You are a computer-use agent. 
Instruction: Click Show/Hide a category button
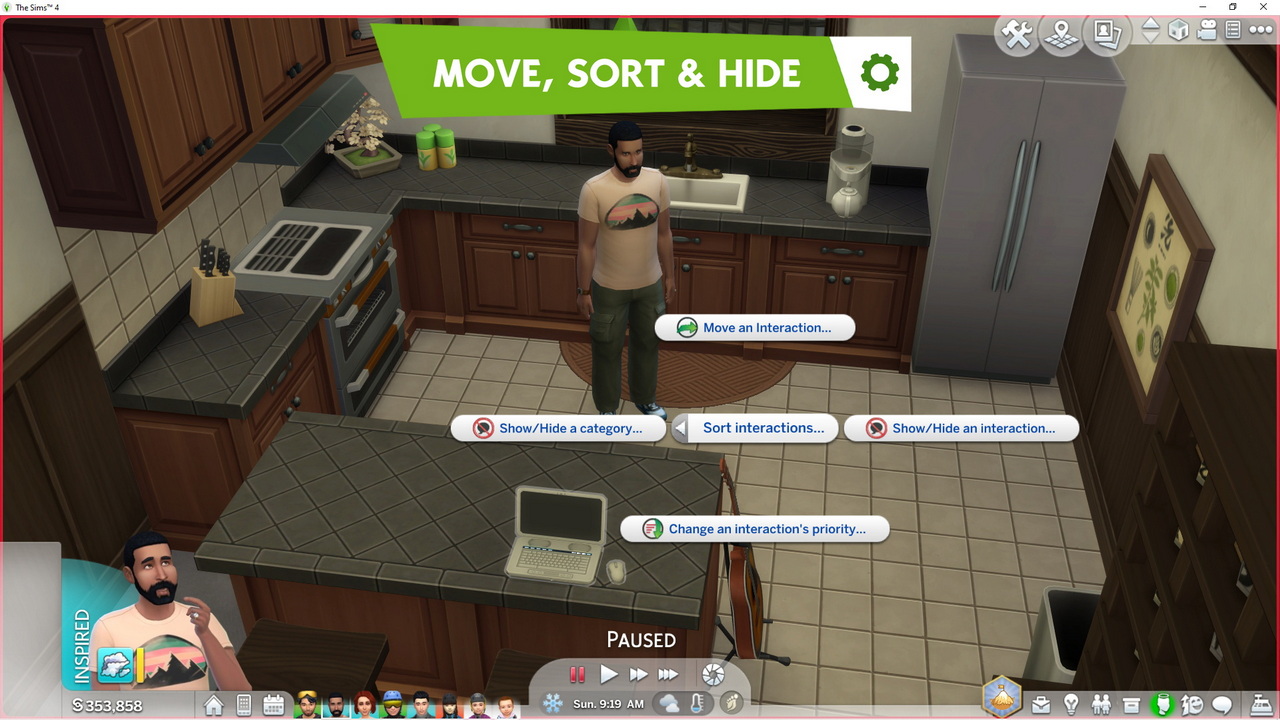(x=560, y=428)
